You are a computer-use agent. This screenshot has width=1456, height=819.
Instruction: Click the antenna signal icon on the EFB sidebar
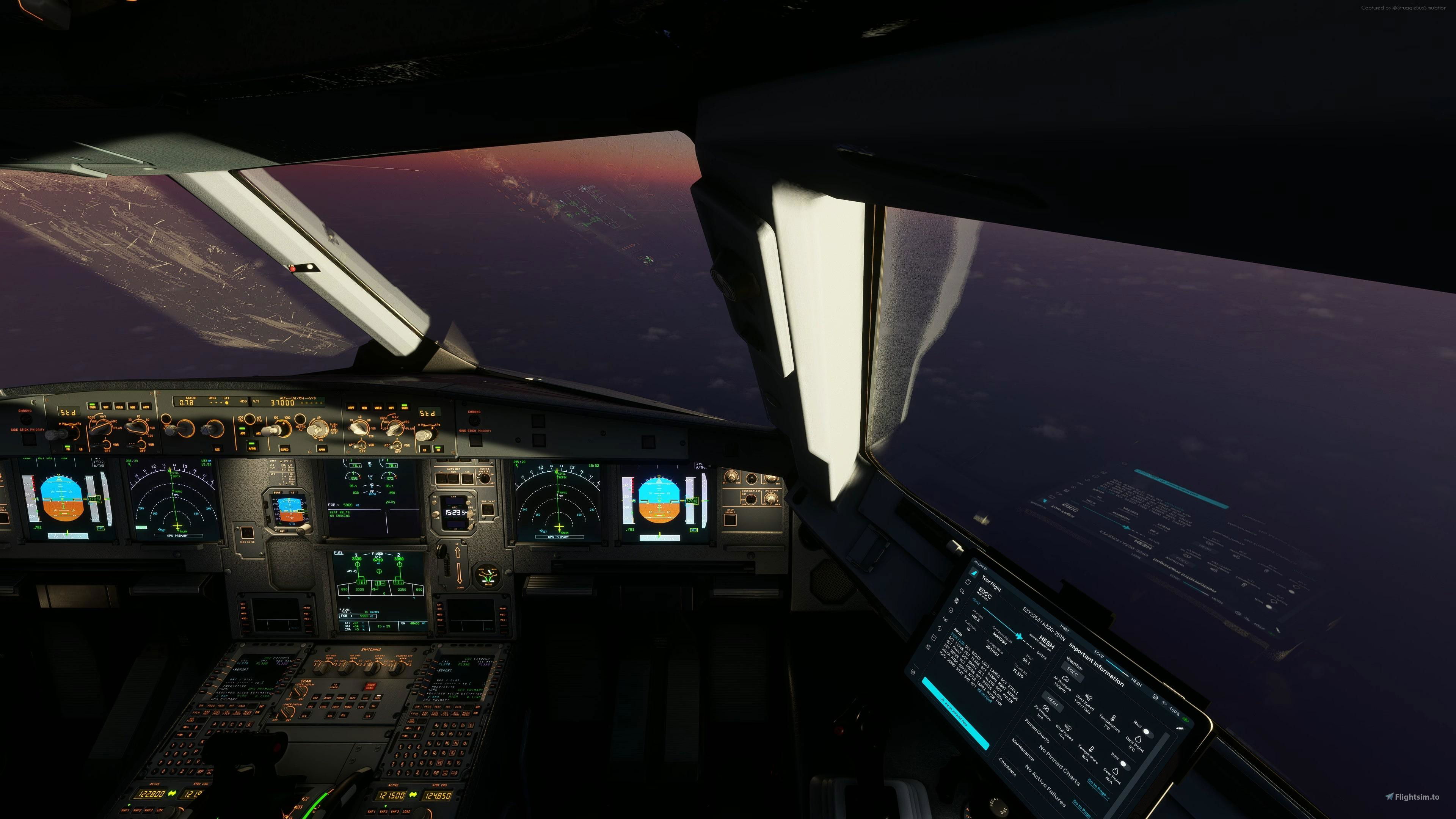(945, 620)
